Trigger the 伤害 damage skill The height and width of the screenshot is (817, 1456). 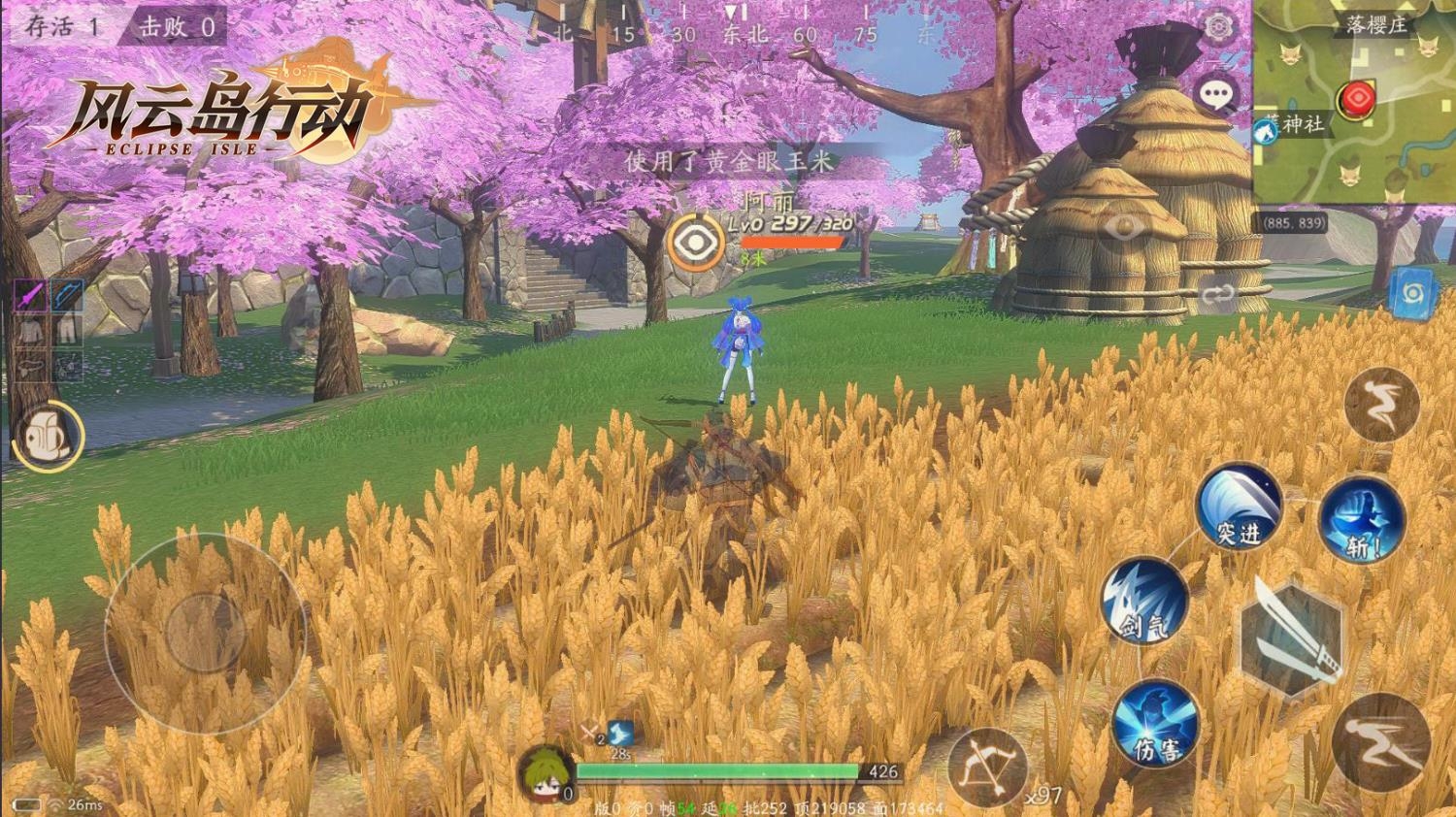point(1154,723)
